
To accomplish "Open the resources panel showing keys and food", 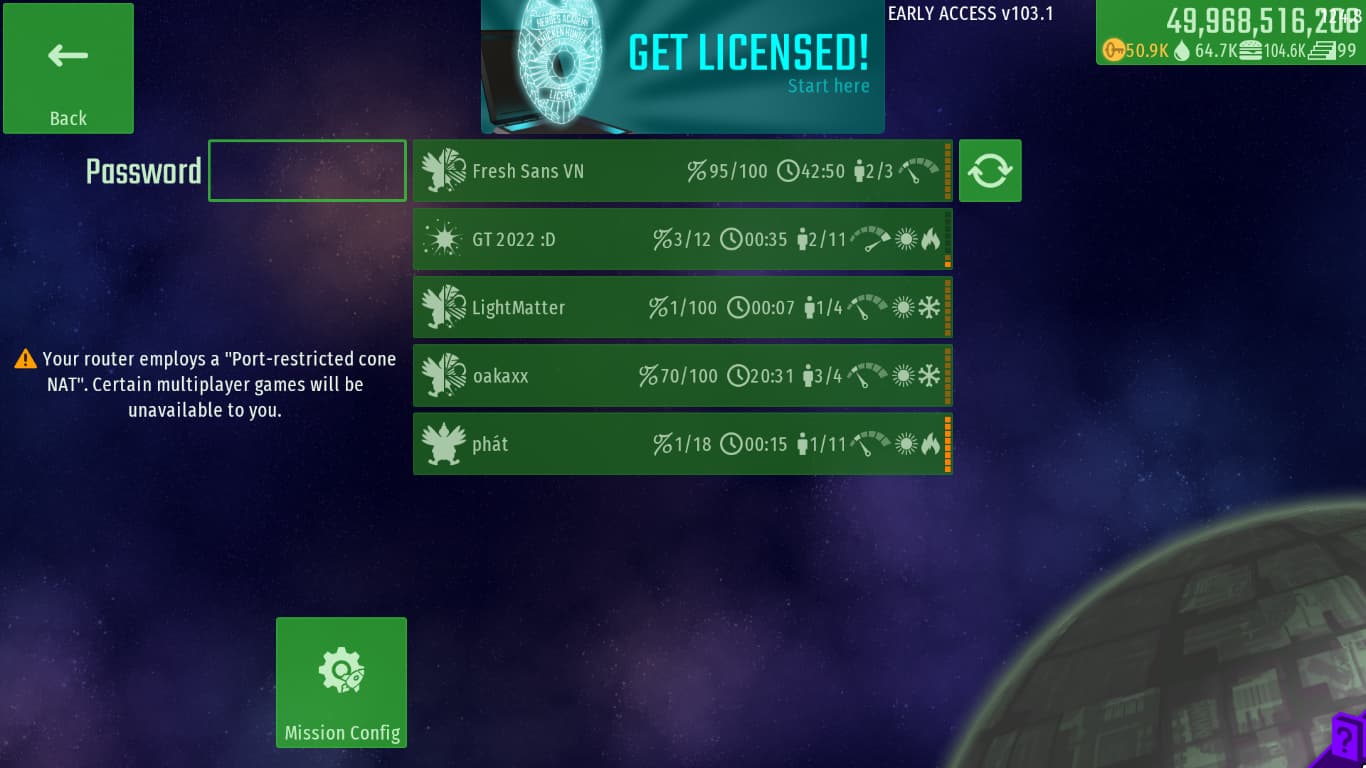I will pyautogui.click(x=1230, y=34).
